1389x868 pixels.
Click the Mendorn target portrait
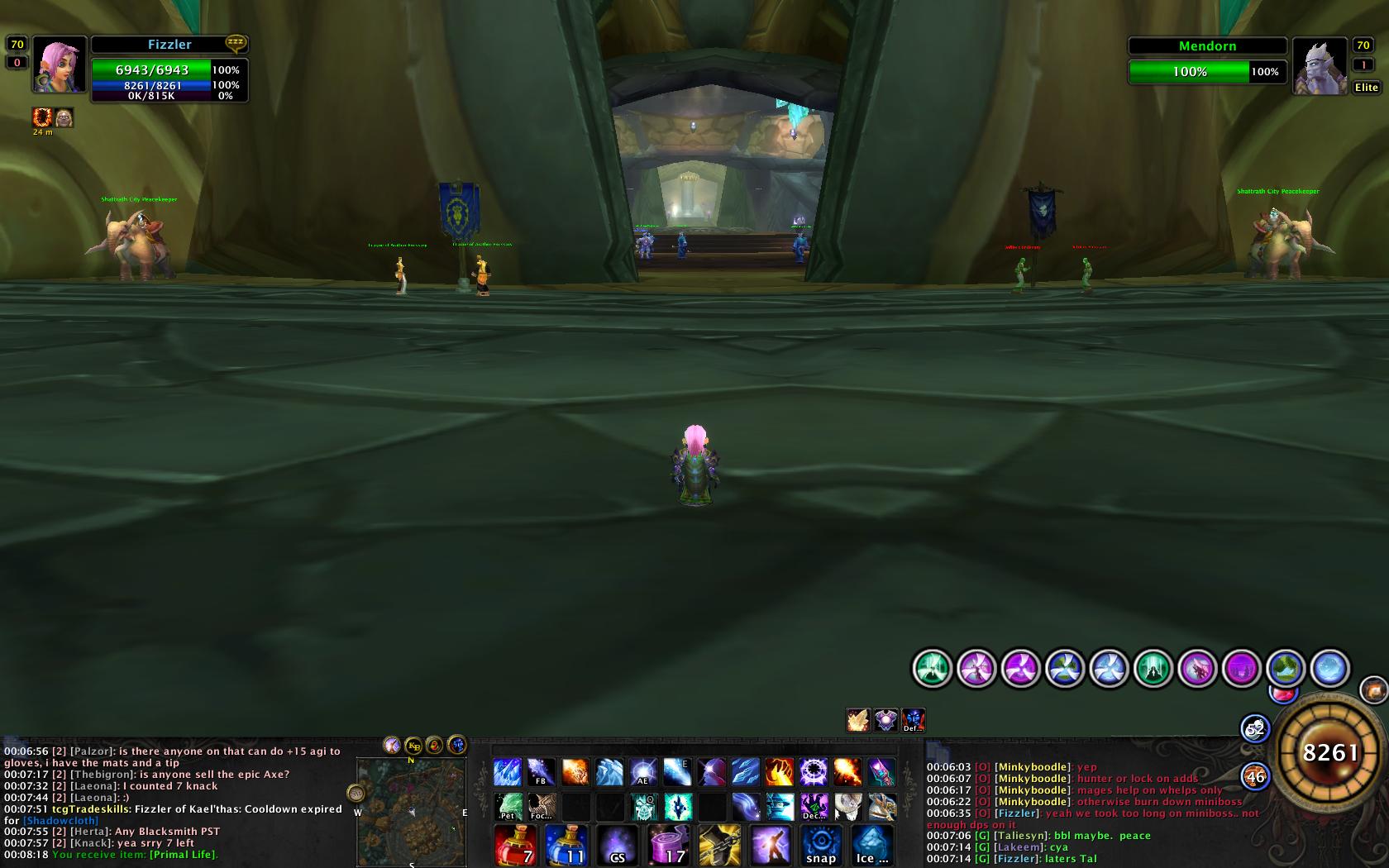point(1320,66)
